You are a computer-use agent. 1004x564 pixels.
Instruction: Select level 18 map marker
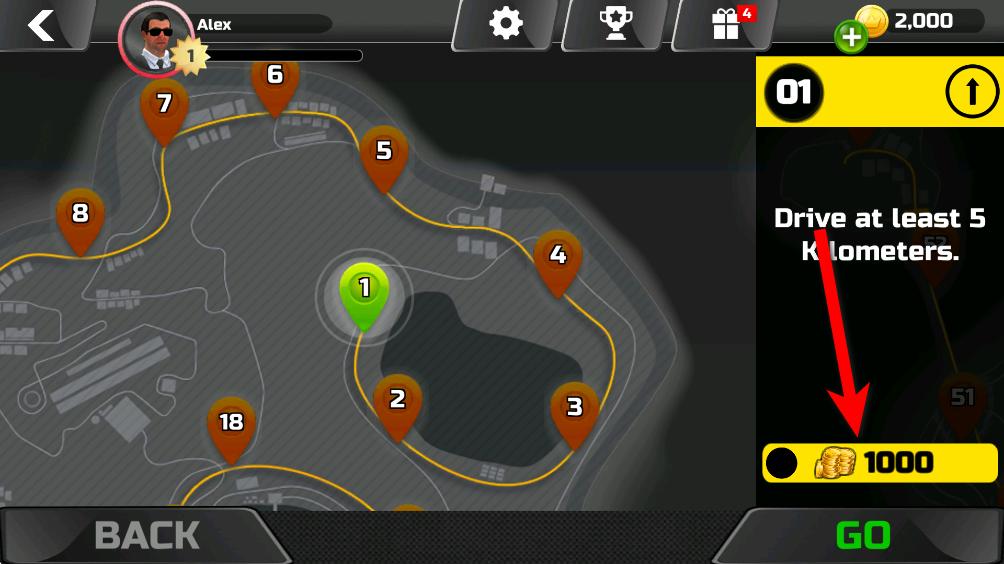(231, 425)
